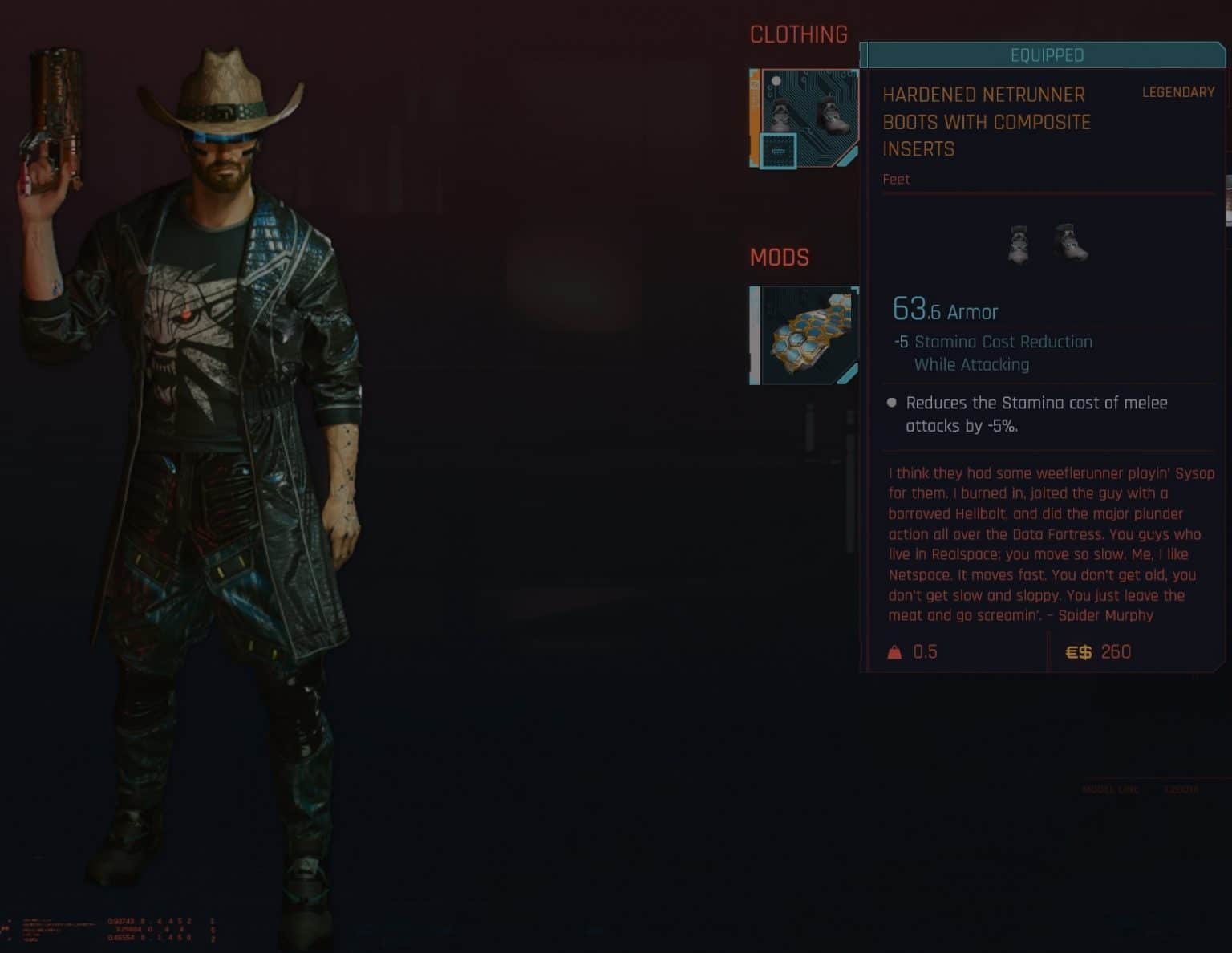Click the bullet icon next to the melee stamina description
The height and width of the screenshot is (953, 1232).
890,404
